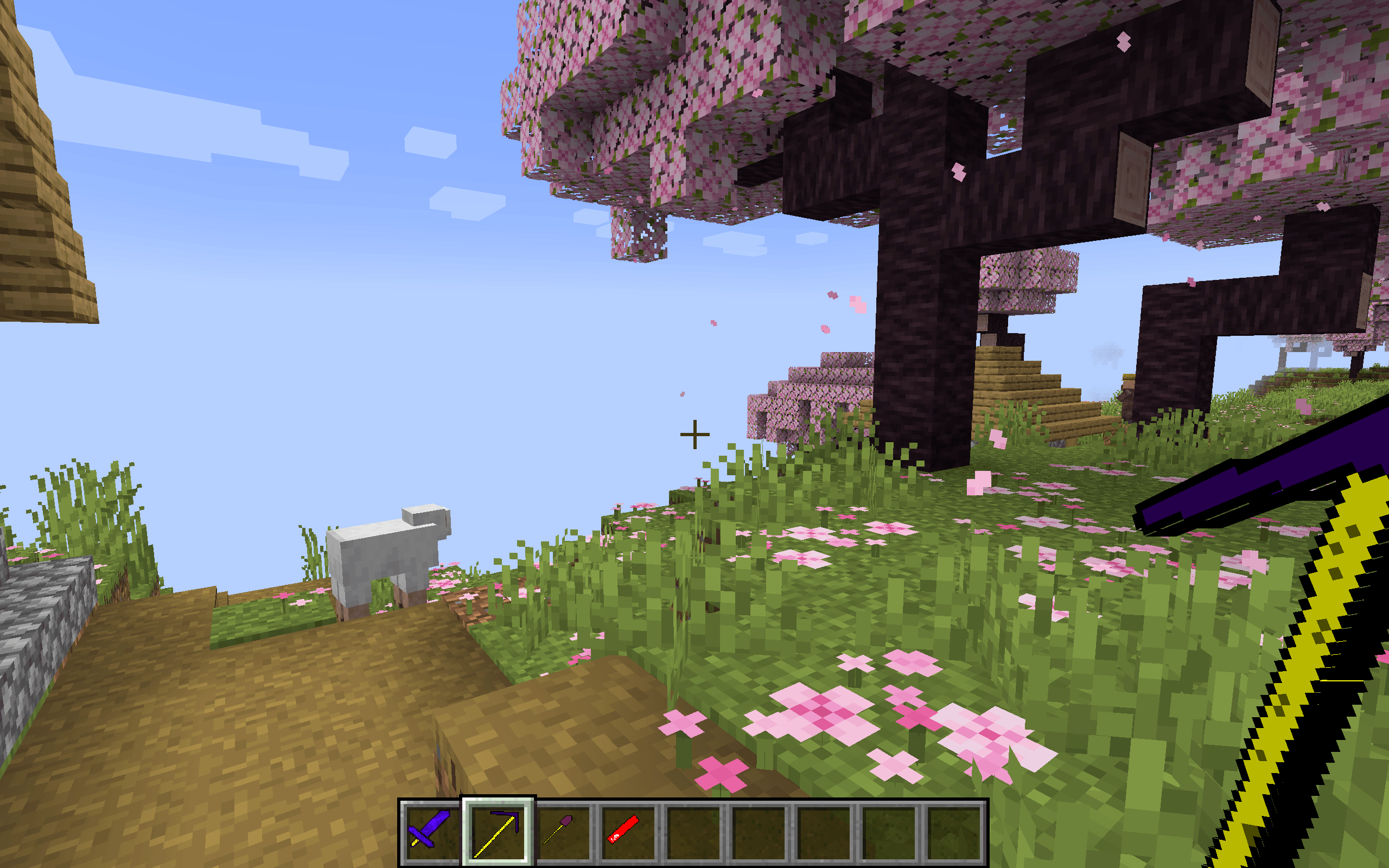
Task: Click the crosshair at screen center
Action: point(694,435)
